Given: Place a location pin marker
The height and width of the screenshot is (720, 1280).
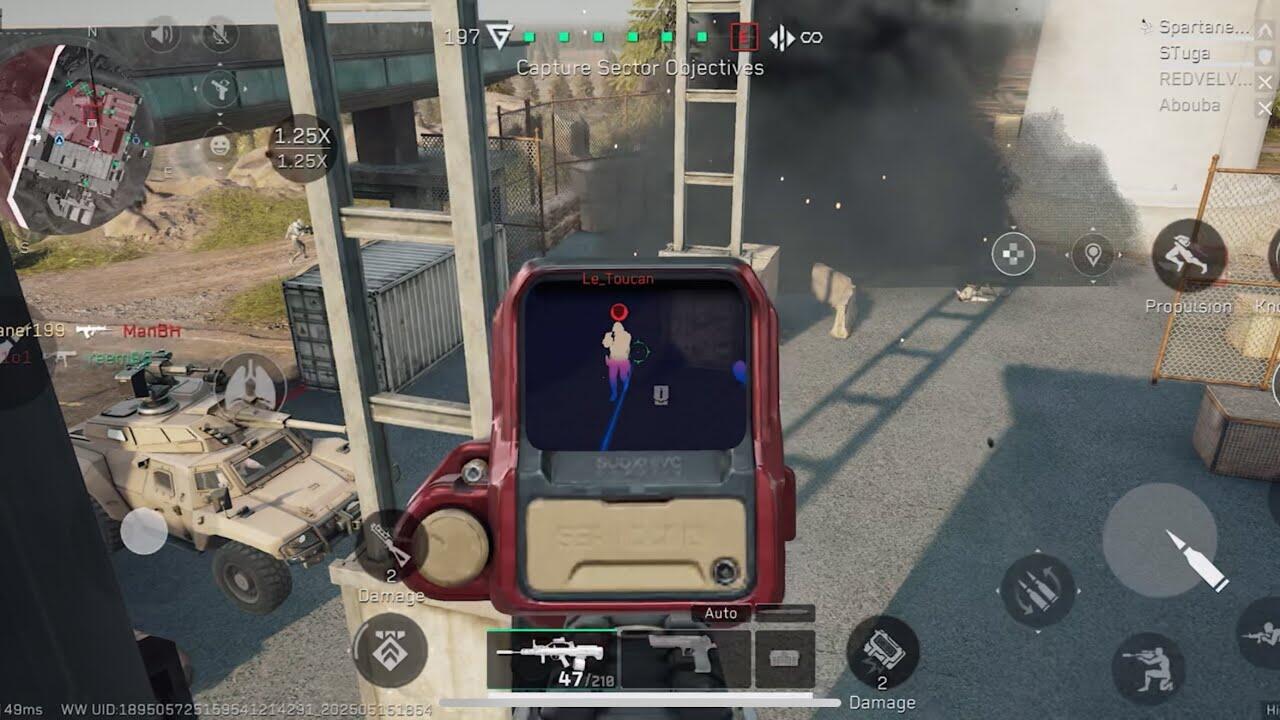Looking at the screenshot, I should [x=1092, y=255].
